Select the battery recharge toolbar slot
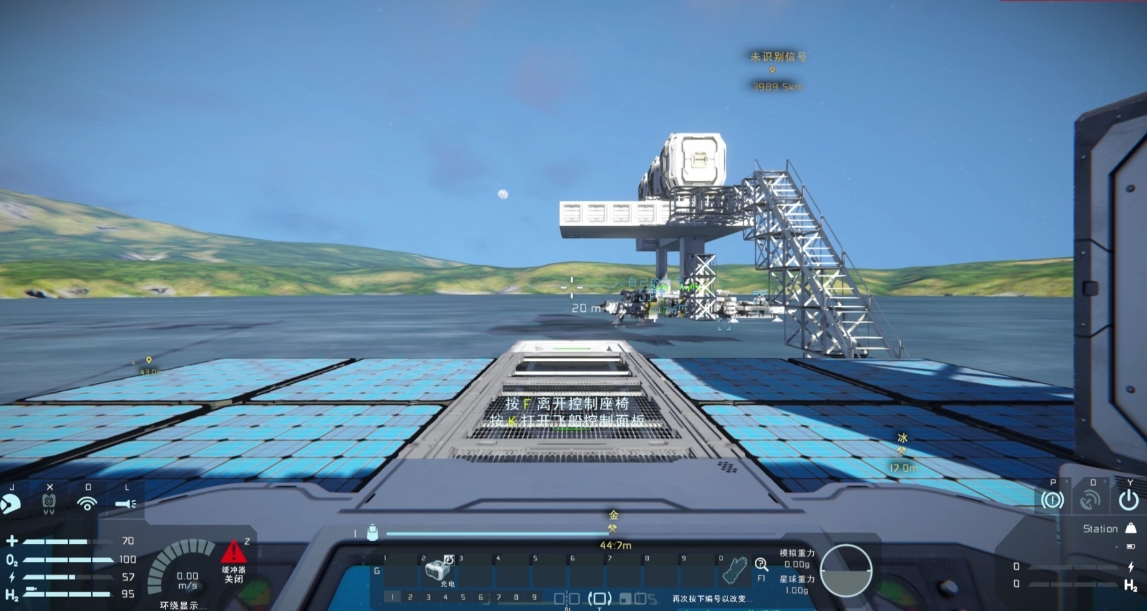 437,570
